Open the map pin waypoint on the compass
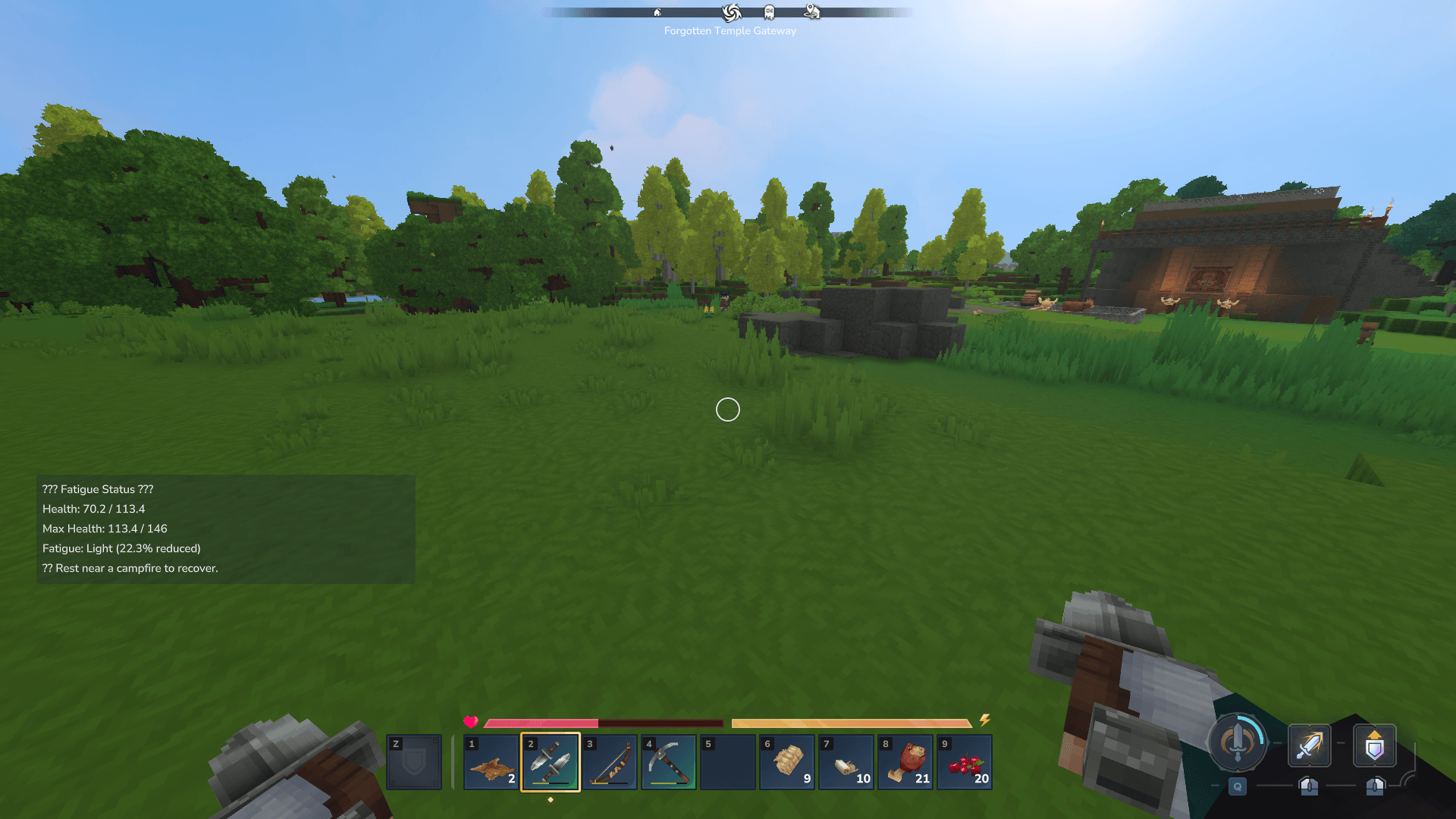Screen dimensions: 1456x819 [x=810, y=11]
